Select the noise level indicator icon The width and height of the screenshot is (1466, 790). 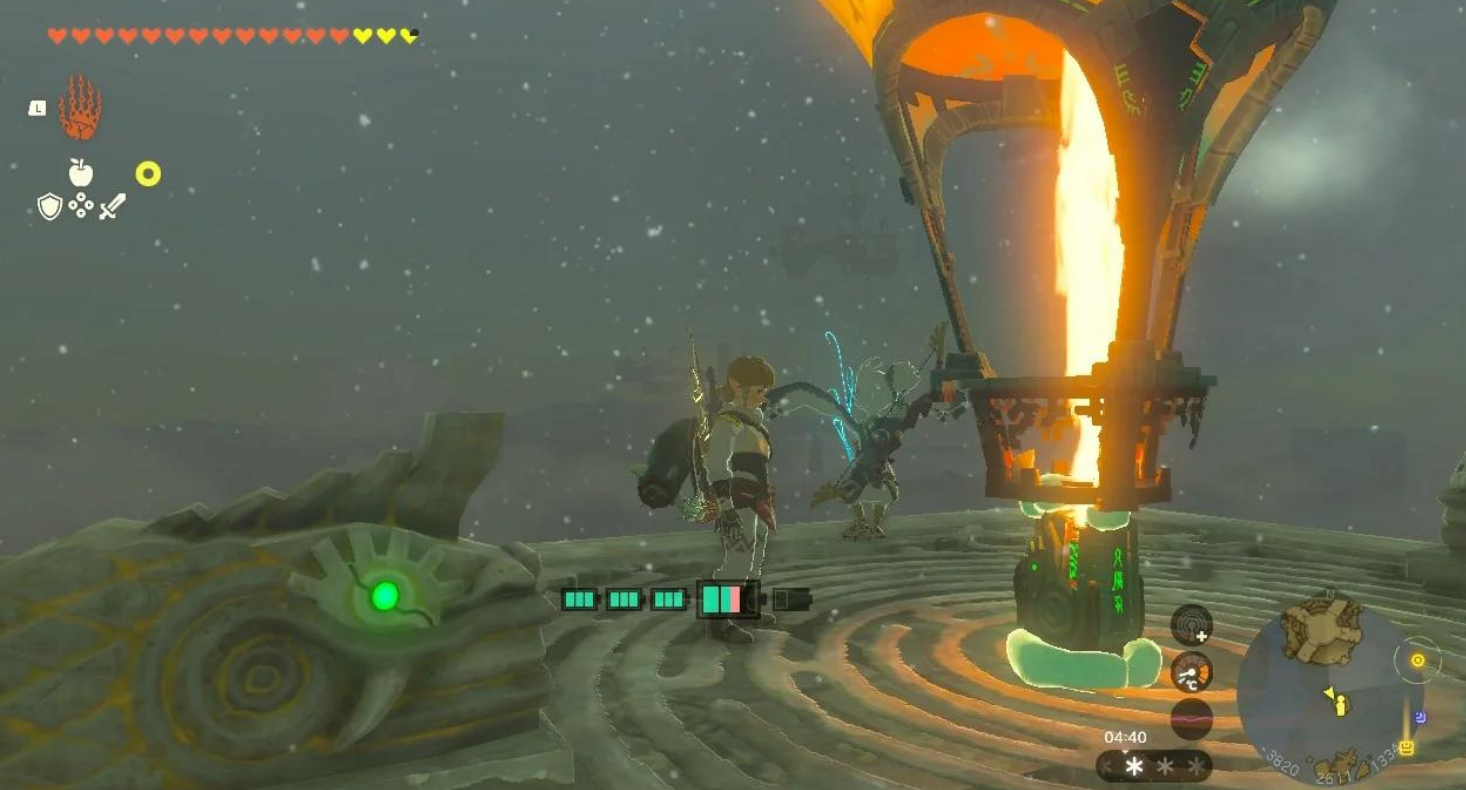(1191, 718)
